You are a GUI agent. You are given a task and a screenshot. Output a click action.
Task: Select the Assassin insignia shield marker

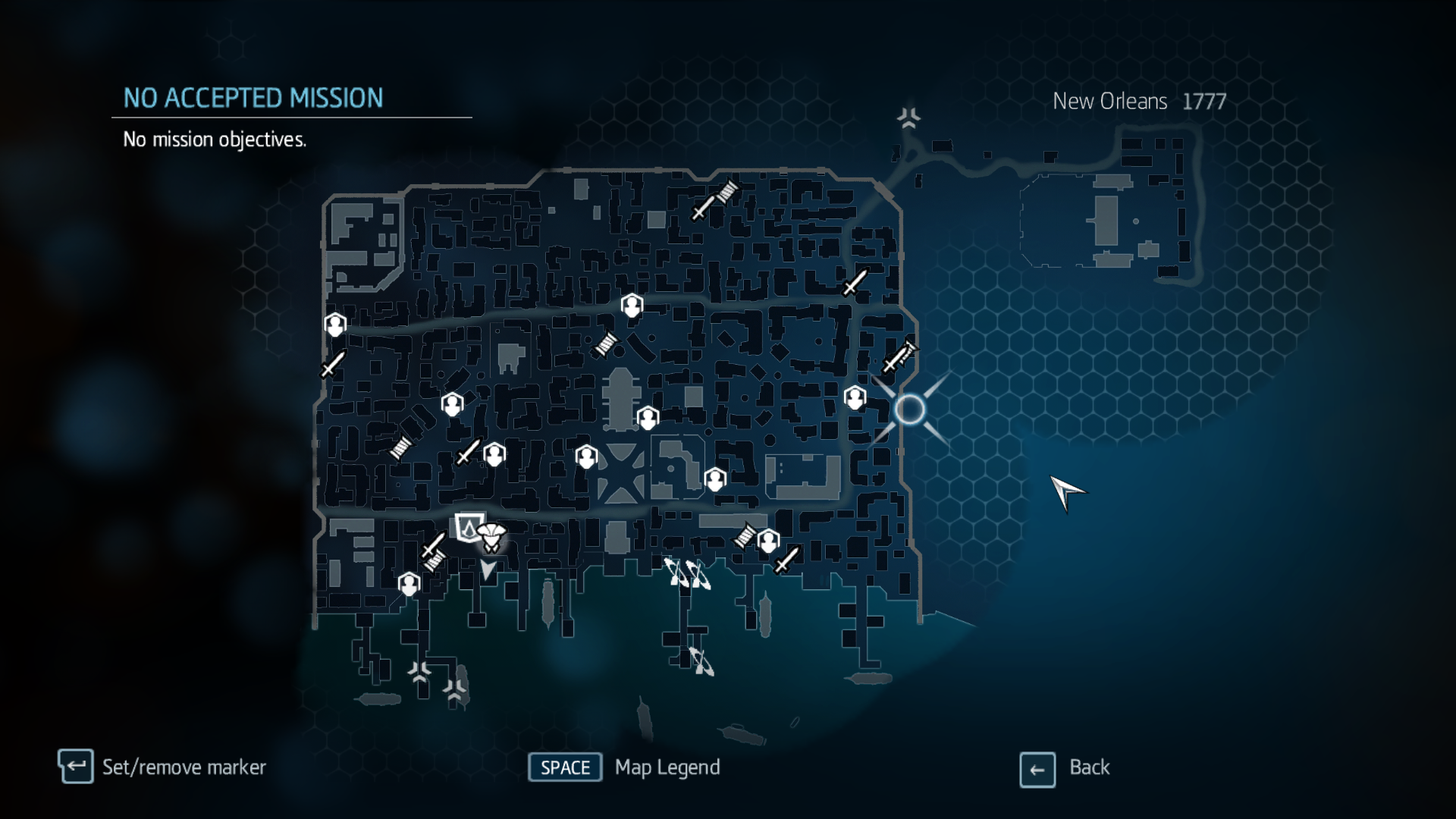coord(468,526)
